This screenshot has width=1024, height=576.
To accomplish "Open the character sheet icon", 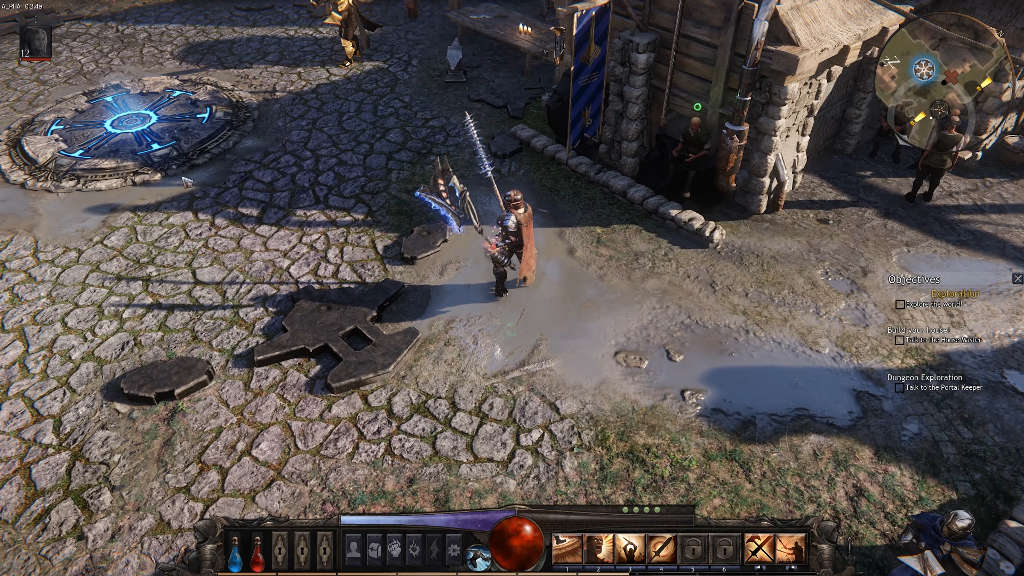I will click(x=353, y=548).
